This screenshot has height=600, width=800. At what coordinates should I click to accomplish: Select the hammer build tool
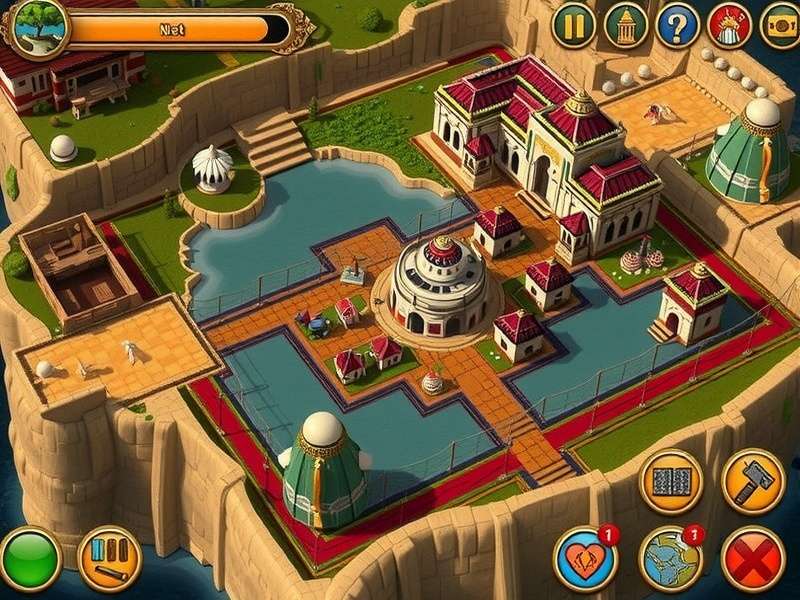752,480
